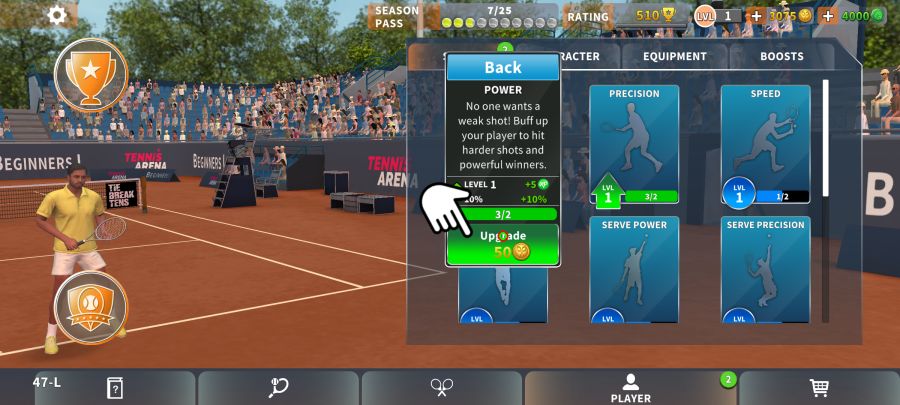This screenshot has width=900, height=405.
Task: Go back from the Power tooltip
Action: (503, 68)
